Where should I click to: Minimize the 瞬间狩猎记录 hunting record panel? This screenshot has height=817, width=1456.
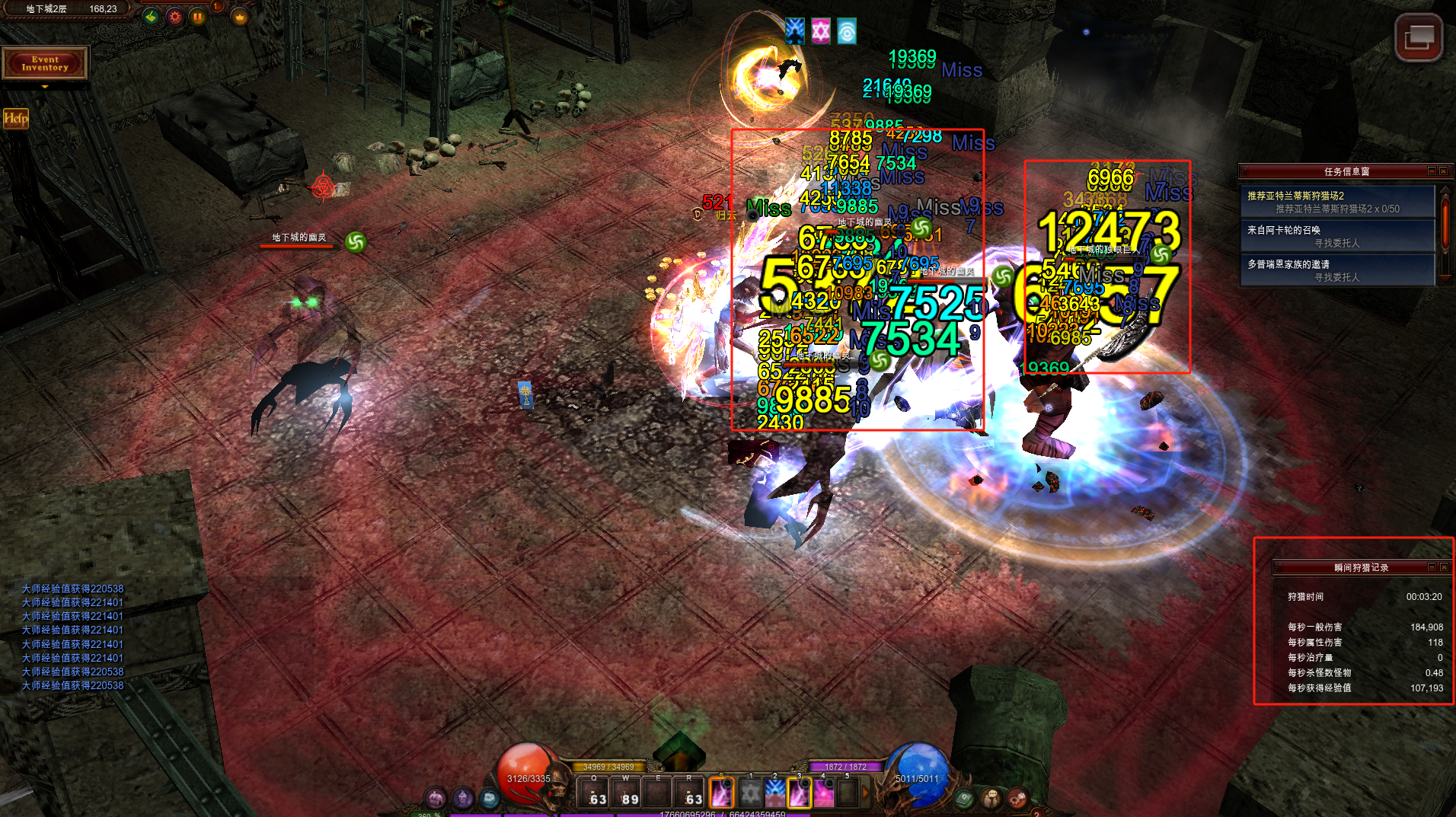[x=1432, y=567]
